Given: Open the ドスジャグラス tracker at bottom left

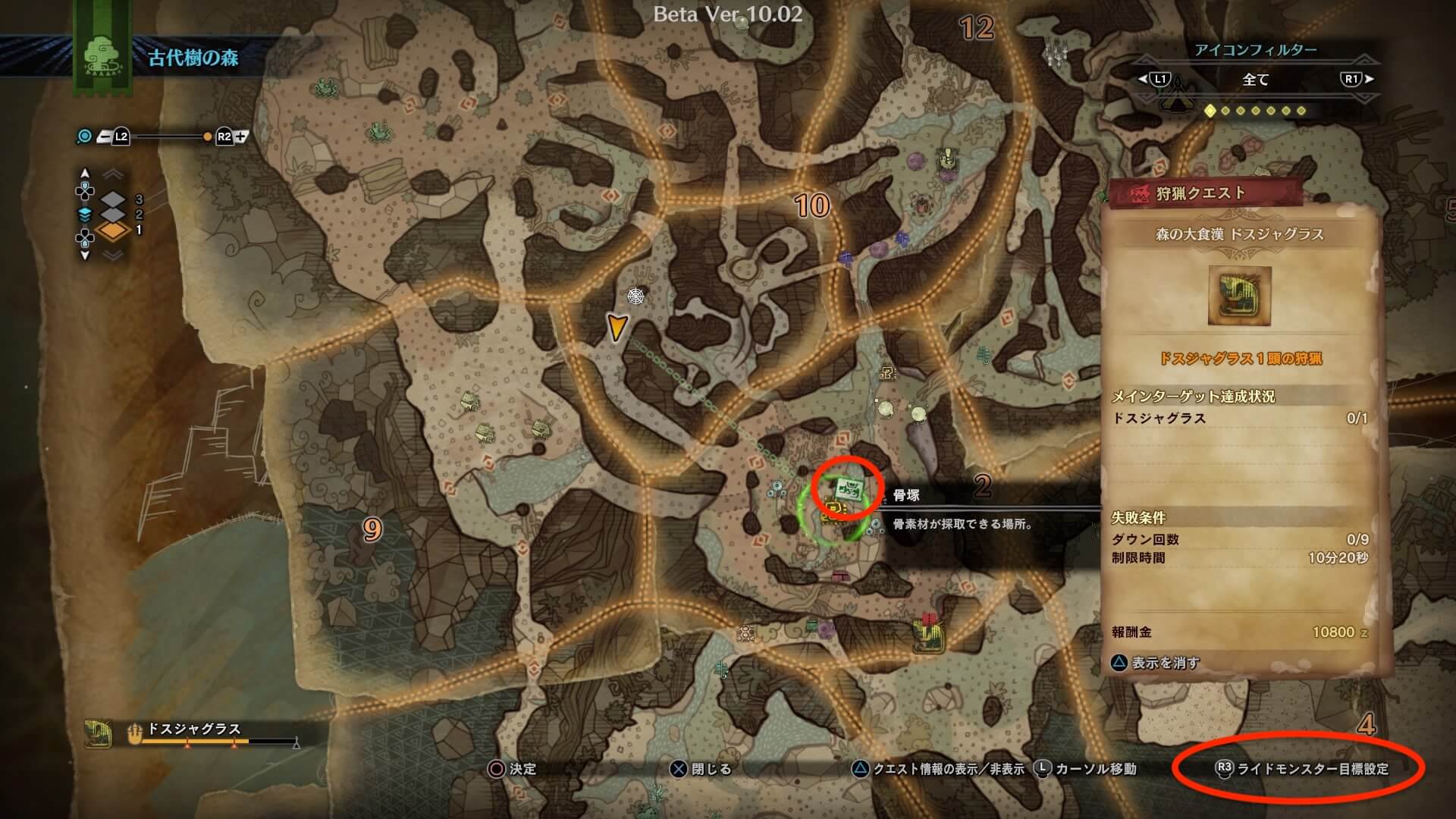Looking at the screenshot, I should [x=193, y=732].
